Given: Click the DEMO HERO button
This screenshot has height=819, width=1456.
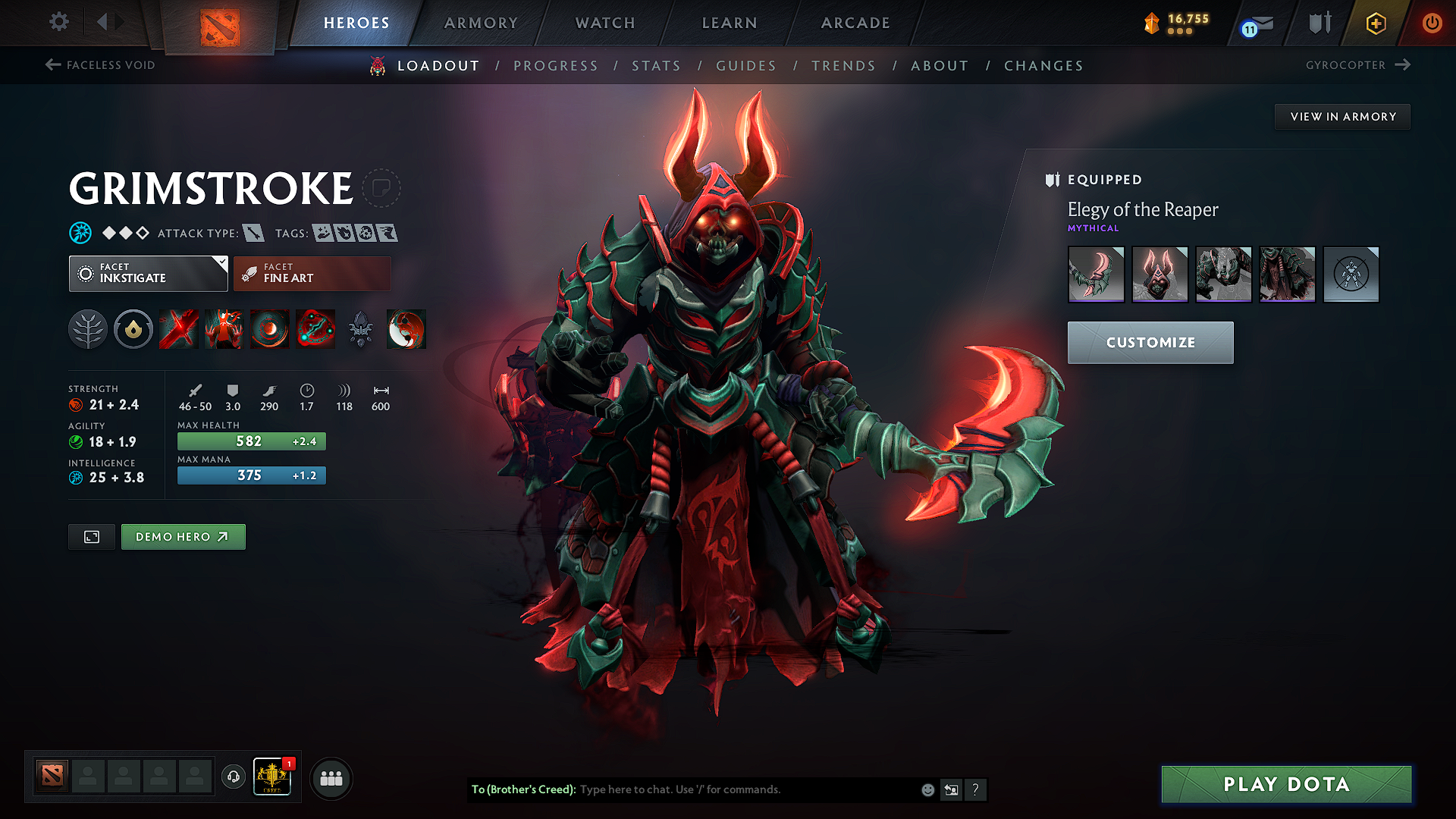Looking at the screenshot, I should point(183,536).
